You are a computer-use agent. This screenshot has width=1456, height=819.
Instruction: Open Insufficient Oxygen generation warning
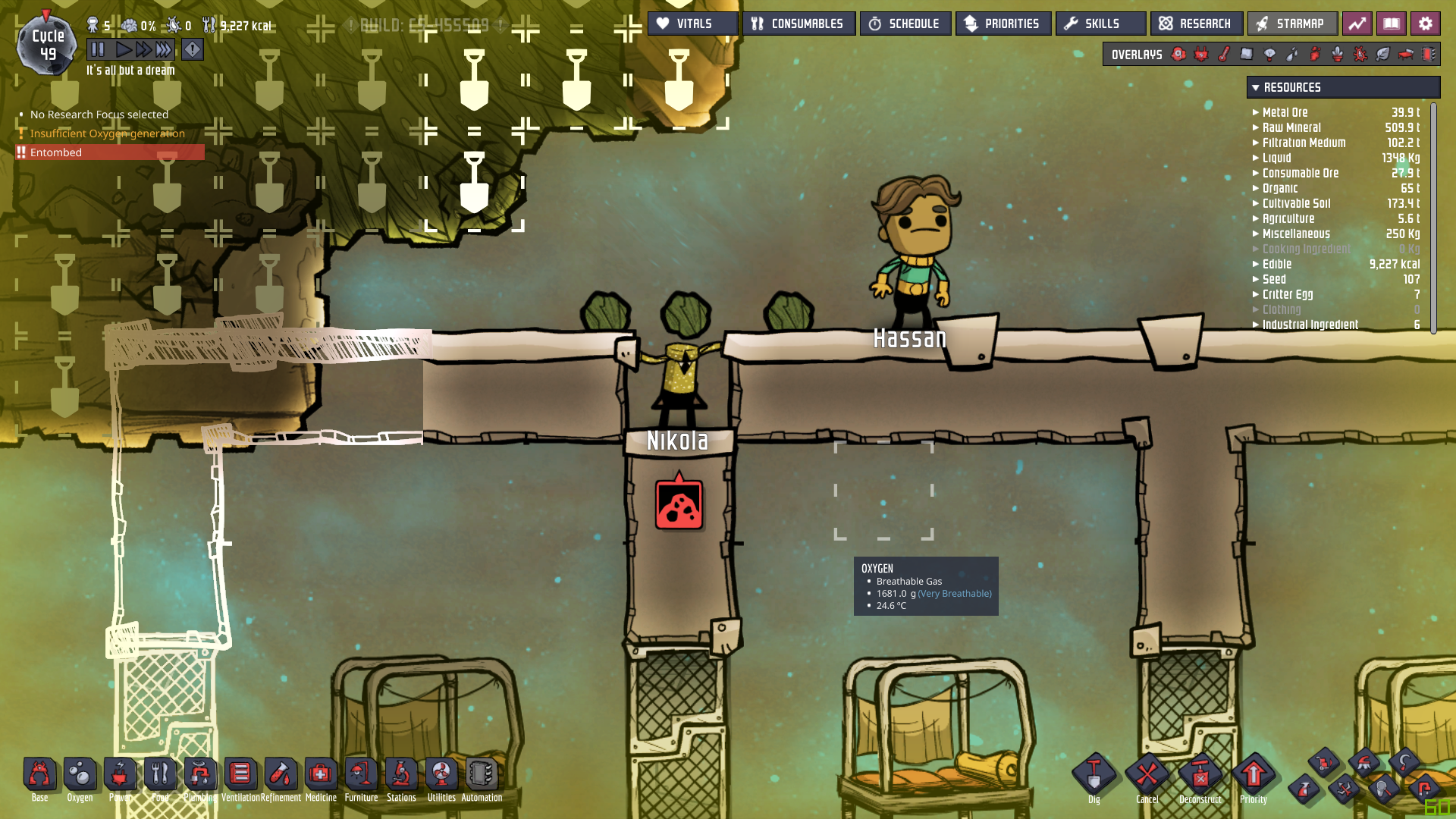click(107, 133)
